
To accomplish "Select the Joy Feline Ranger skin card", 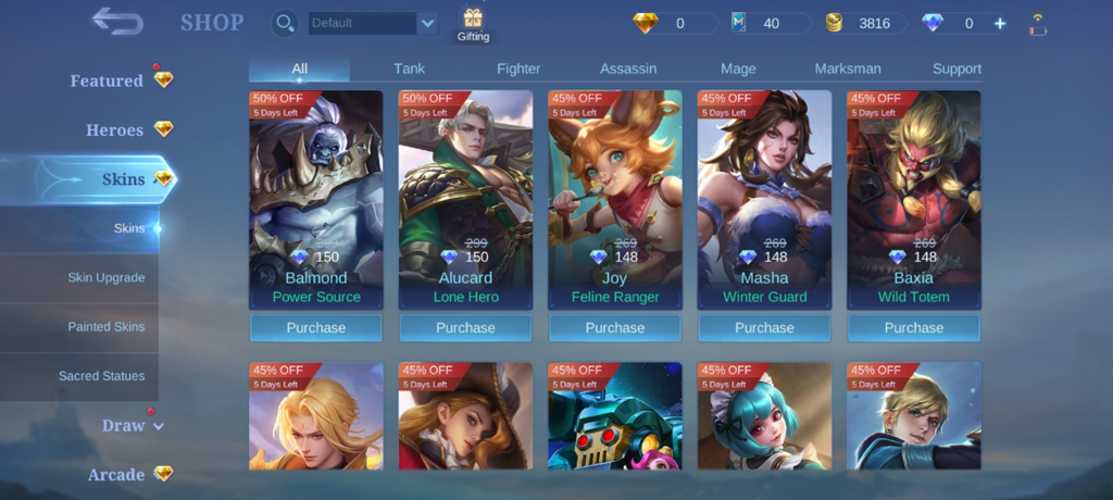I will pos(615,200).
